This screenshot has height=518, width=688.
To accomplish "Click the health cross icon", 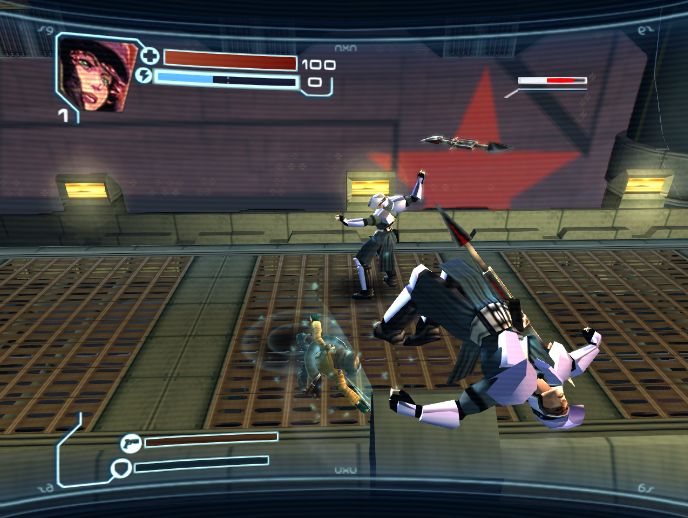I will click(151, 57).
